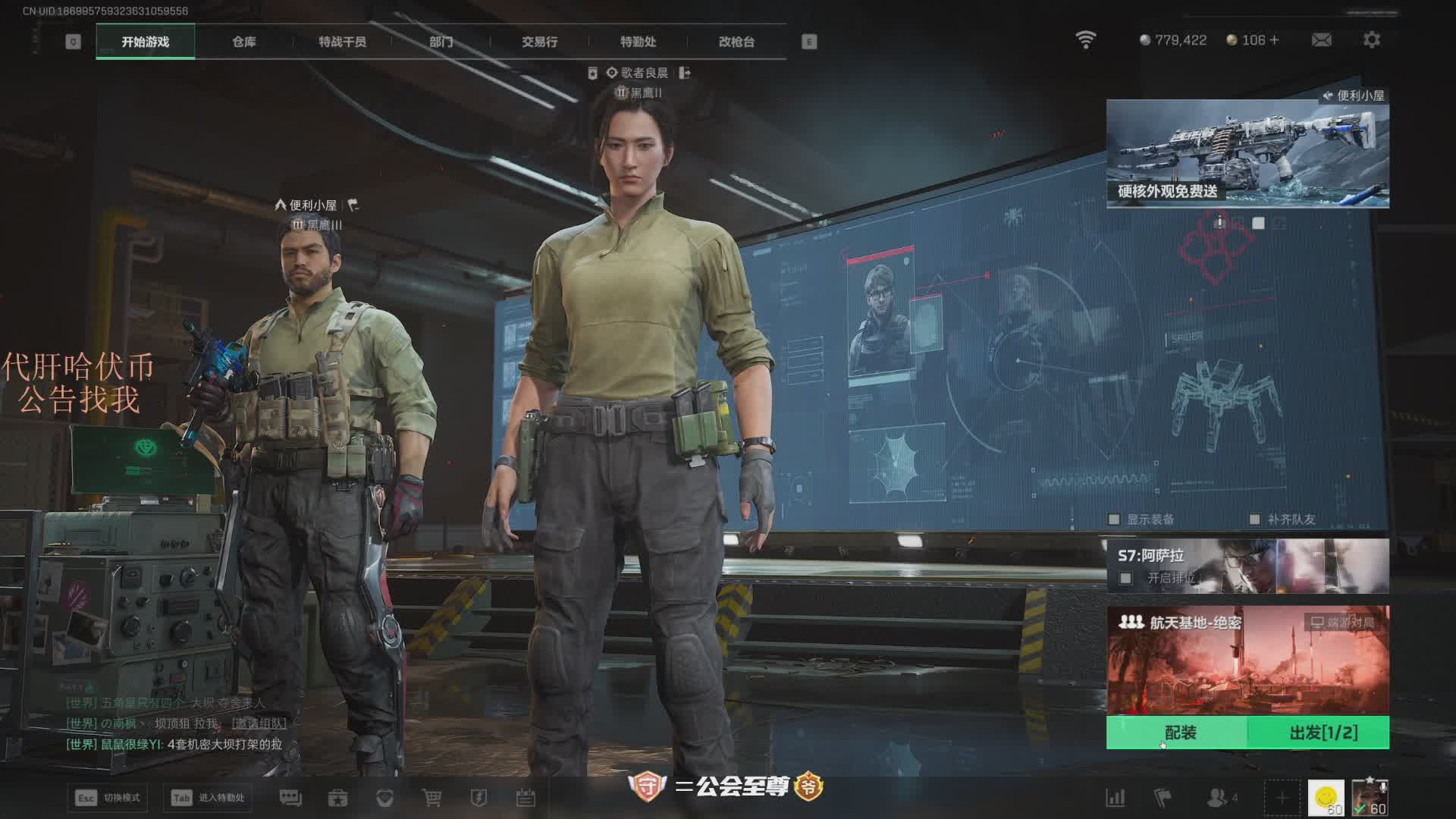Tick the 开启排位 checkbox

pos(1126,579)
